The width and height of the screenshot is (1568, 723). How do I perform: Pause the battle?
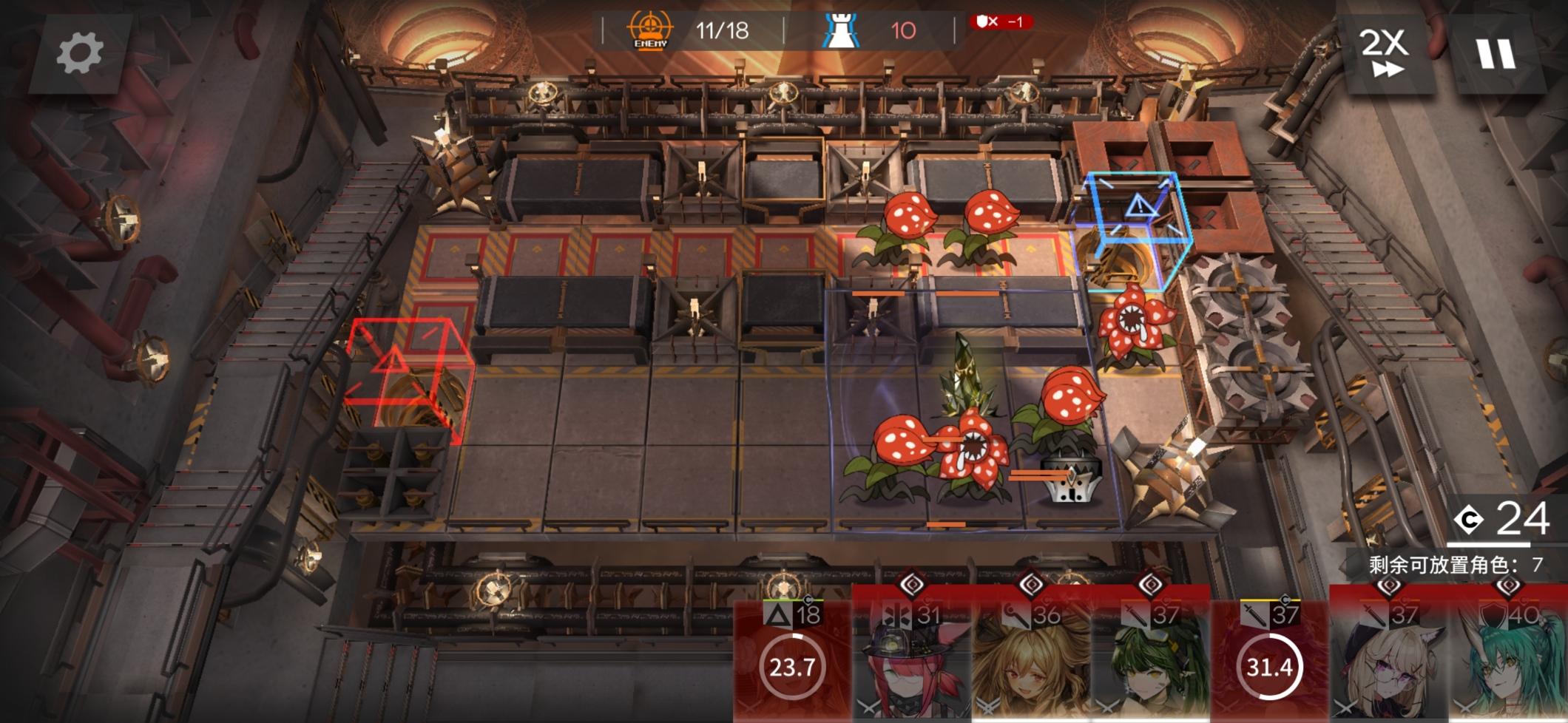1496,53
